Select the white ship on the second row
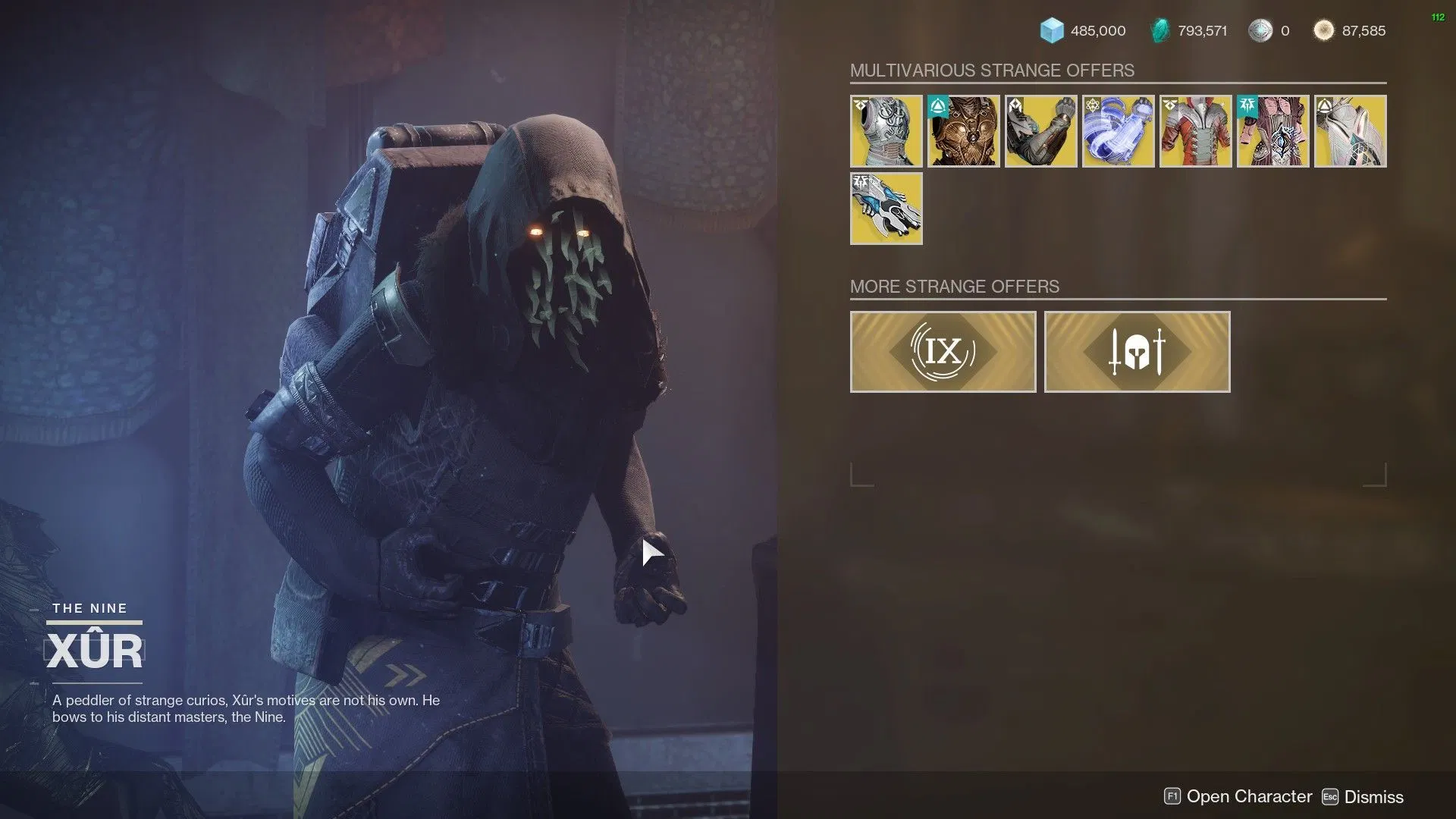This screenshot has width=1456, height=819. point(886,209)
